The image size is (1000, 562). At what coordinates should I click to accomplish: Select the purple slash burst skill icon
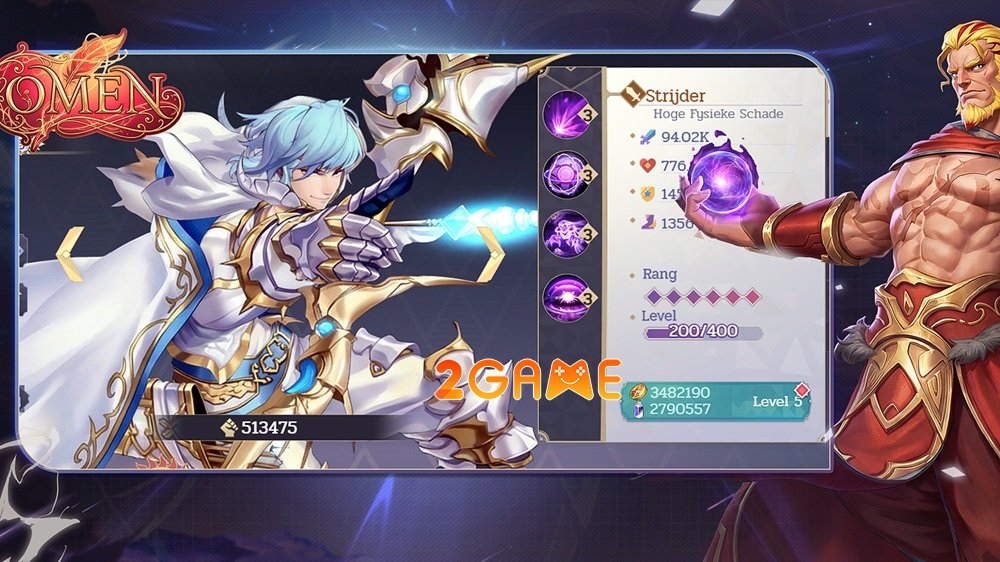pyautogui.click(x=566, y=114)
